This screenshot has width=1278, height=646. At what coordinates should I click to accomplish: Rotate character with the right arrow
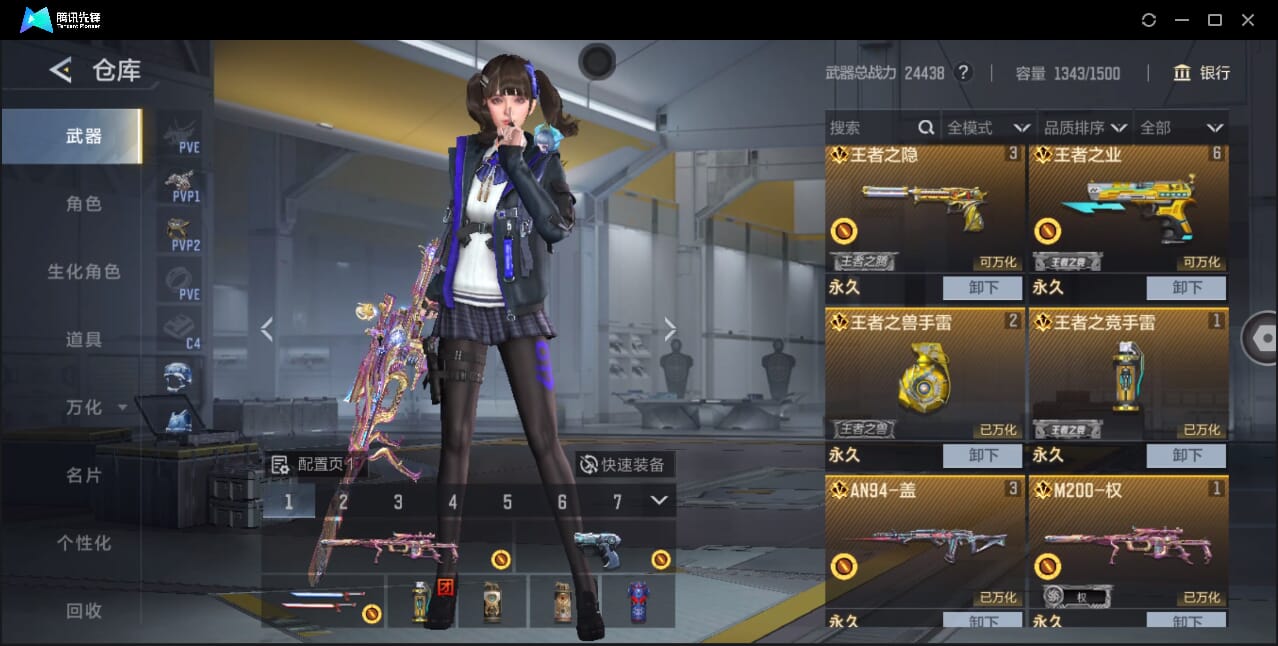(x=670, y=329)
